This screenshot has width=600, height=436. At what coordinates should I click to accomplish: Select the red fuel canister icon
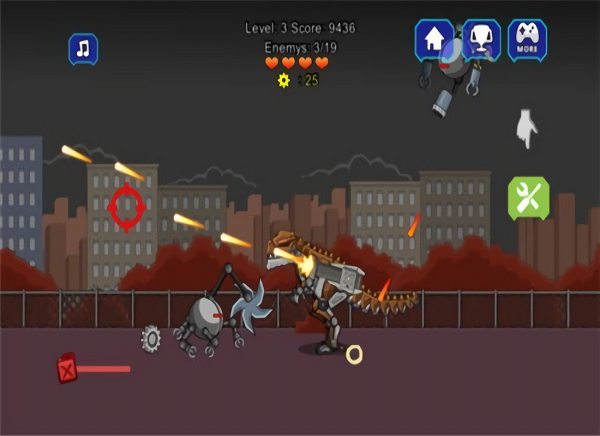coord(67,369)
